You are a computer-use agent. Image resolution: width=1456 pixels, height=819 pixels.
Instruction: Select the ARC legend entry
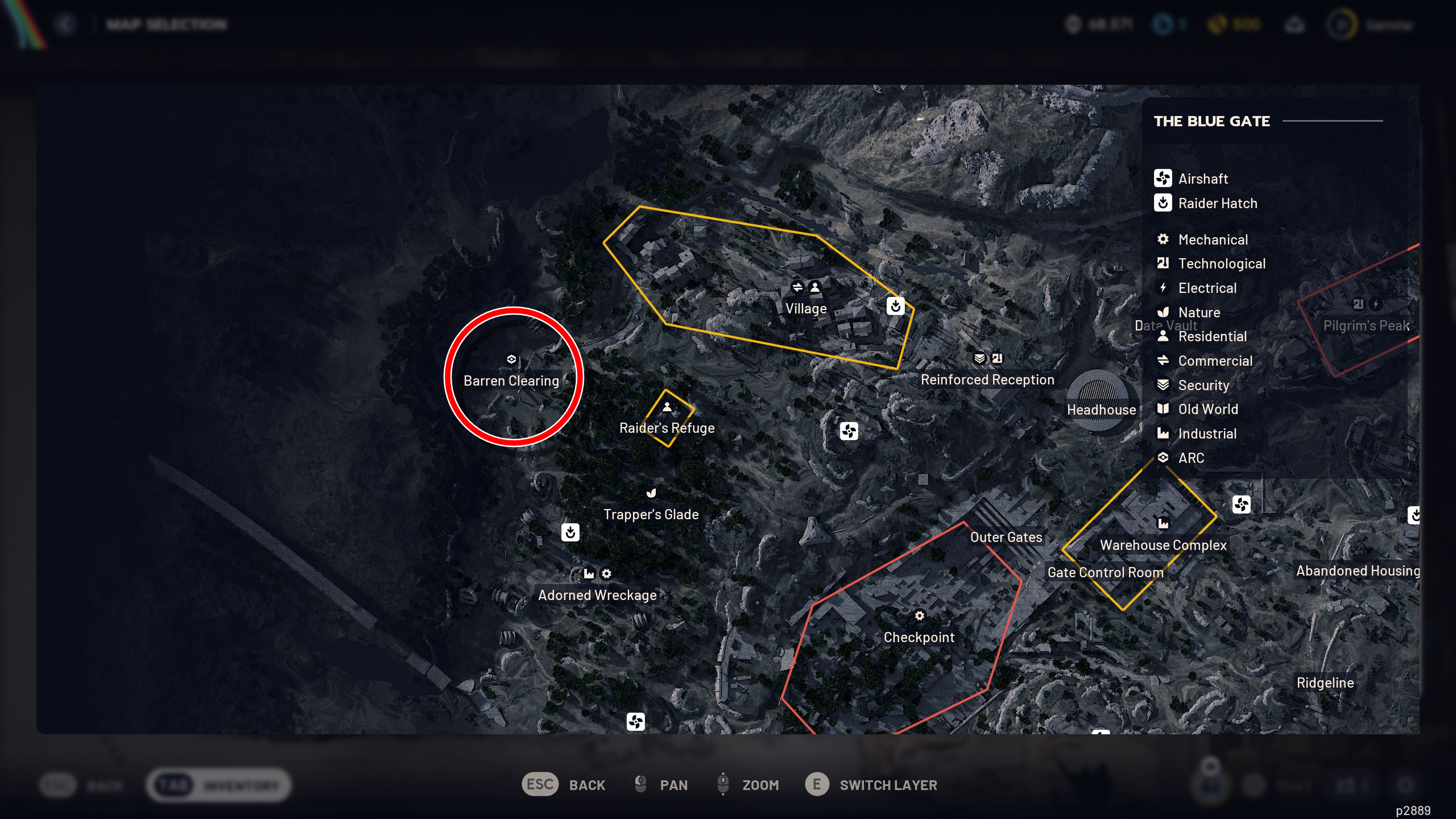(x=1191, y=458)
